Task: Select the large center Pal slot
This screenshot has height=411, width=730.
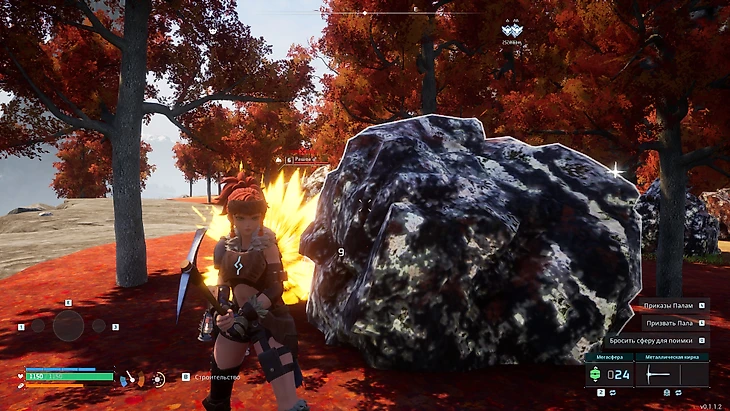Action: [x=68, y=325]
